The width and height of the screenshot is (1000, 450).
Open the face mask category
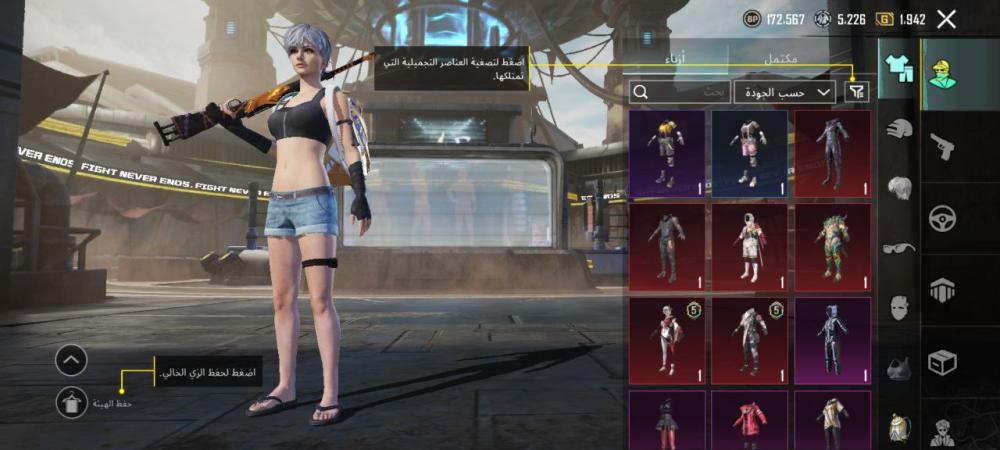[x=899, y=306]
